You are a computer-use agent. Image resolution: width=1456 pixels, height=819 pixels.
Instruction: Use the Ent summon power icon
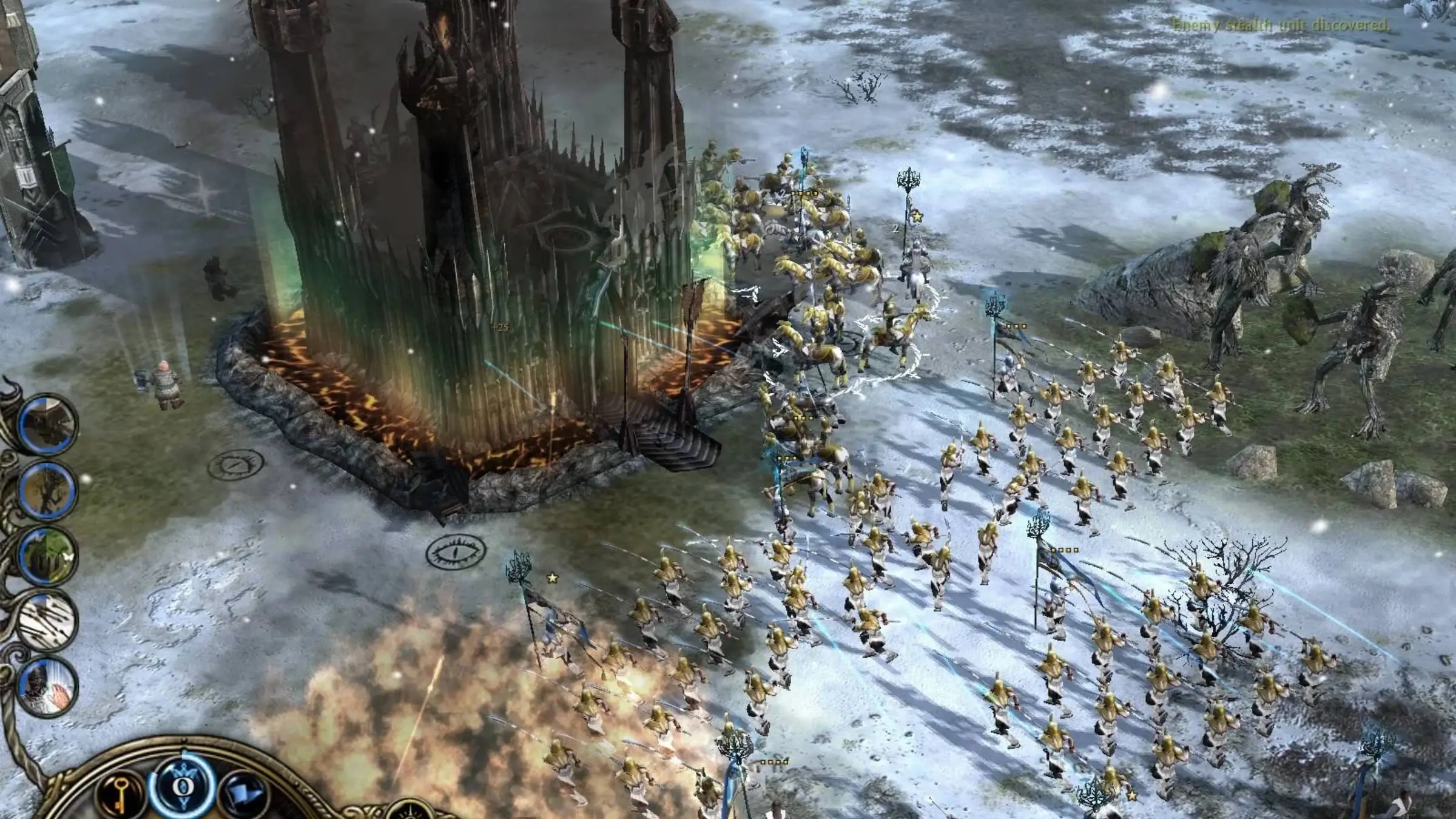point(47,490)
